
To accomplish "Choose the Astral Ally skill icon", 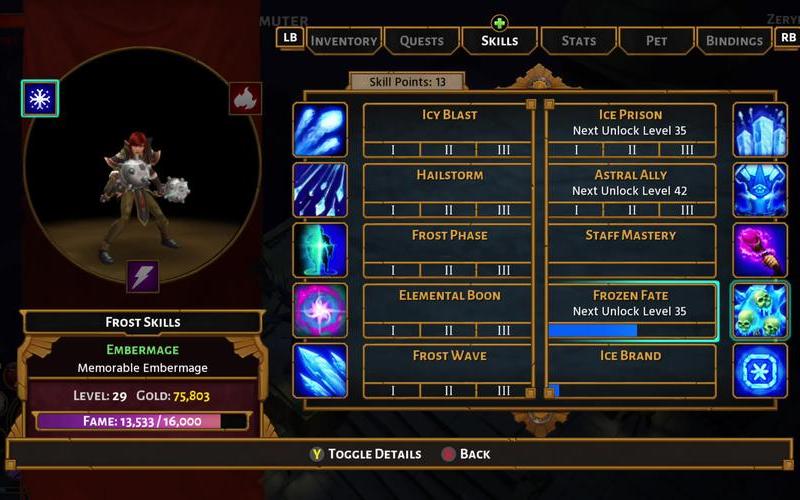I will click(x=760, y=190).
